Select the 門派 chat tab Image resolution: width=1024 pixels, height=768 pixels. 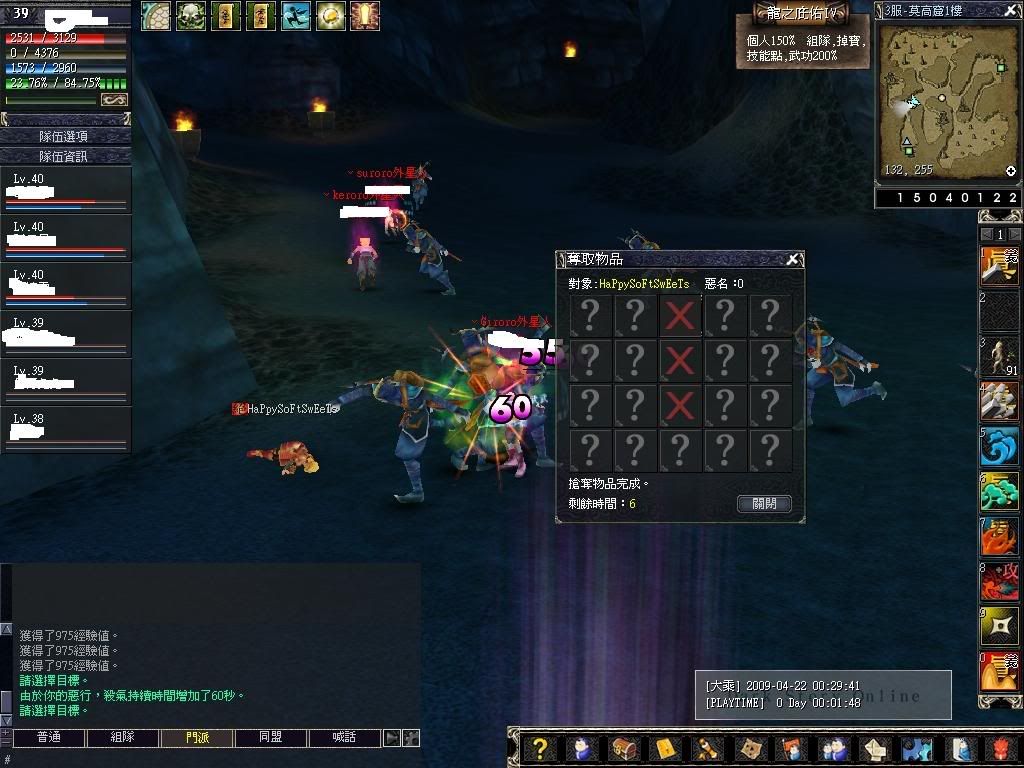pos(197,738)
